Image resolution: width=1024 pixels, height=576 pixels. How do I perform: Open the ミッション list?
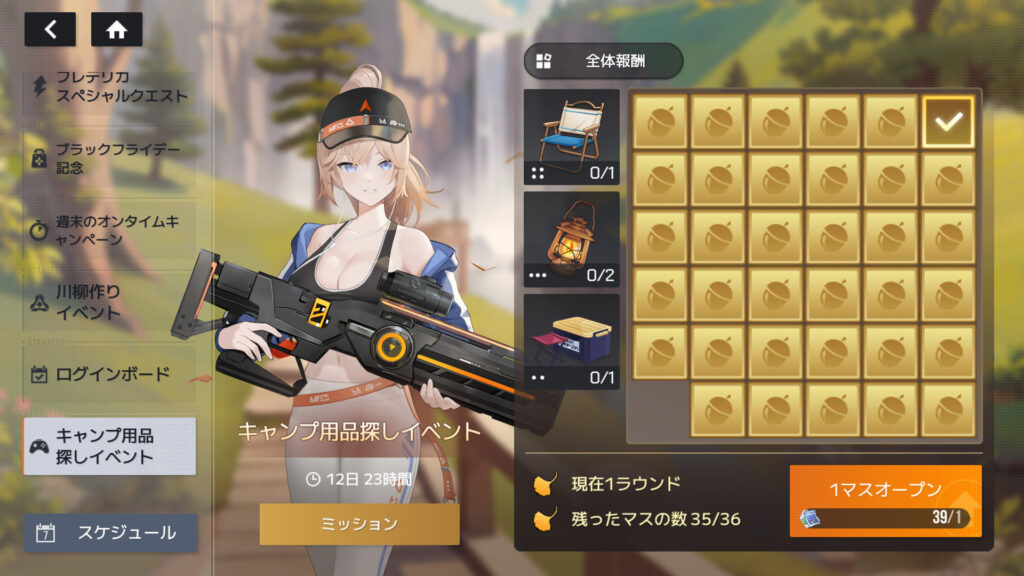pyautogui.click(x=359, y=524)
